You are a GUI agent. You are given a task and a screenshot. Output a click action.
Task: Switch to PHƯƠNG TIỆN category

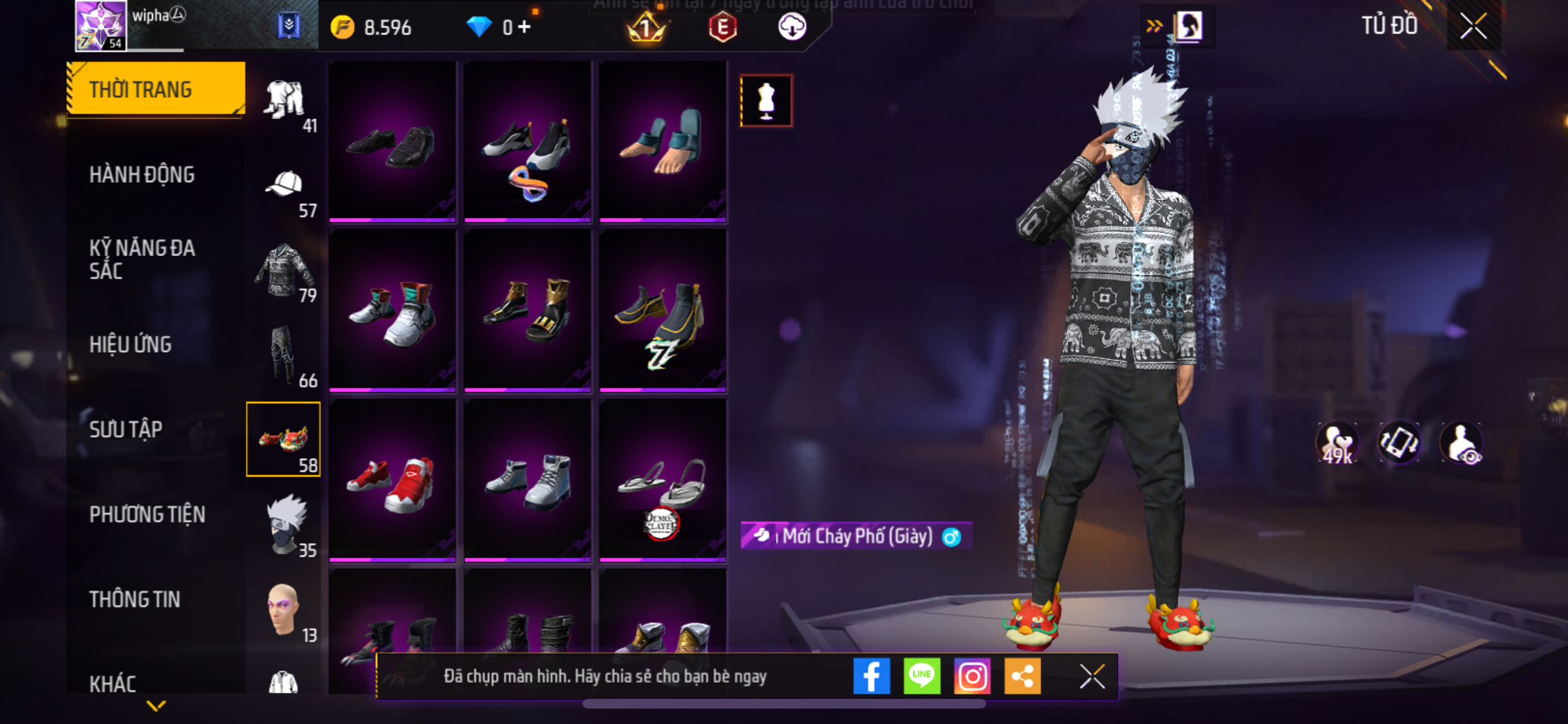pos(147,514)
